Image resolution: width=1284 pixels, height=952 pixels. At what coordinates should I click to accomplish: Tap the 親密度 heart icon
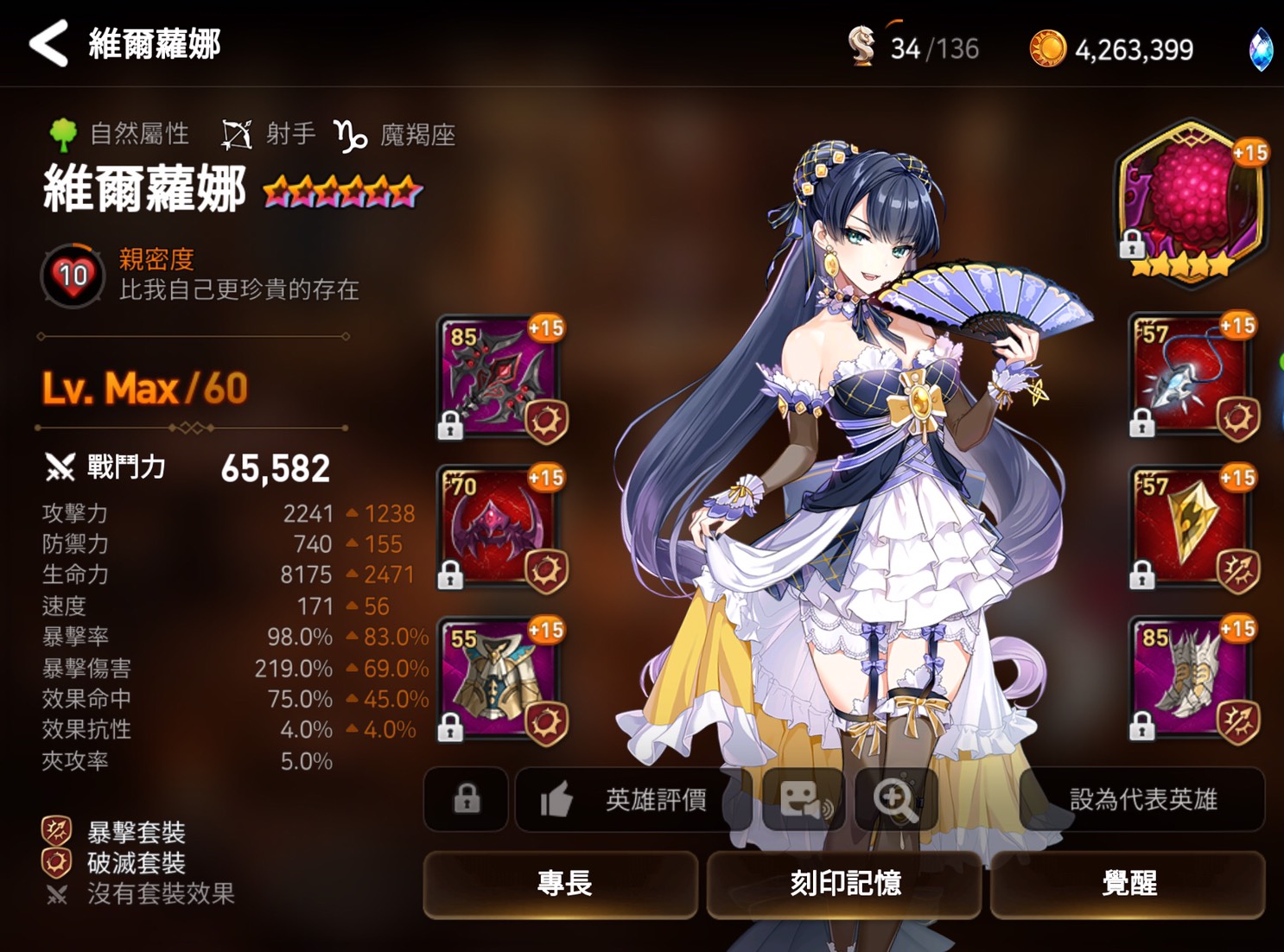tap(73, 275)
